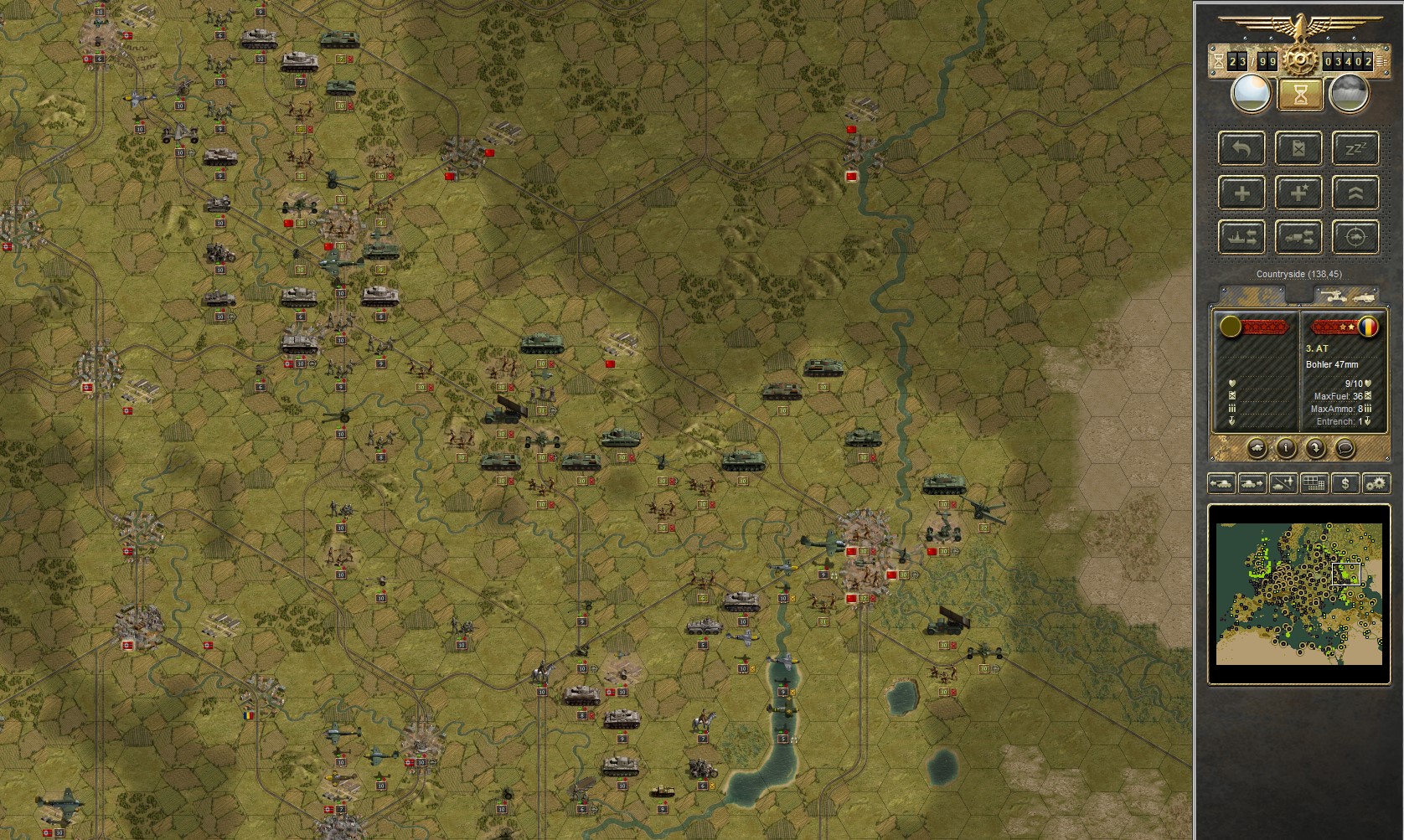Toggle the hex grid overlay
Screen dimensions: 1404x840
tap(1313, 482)
